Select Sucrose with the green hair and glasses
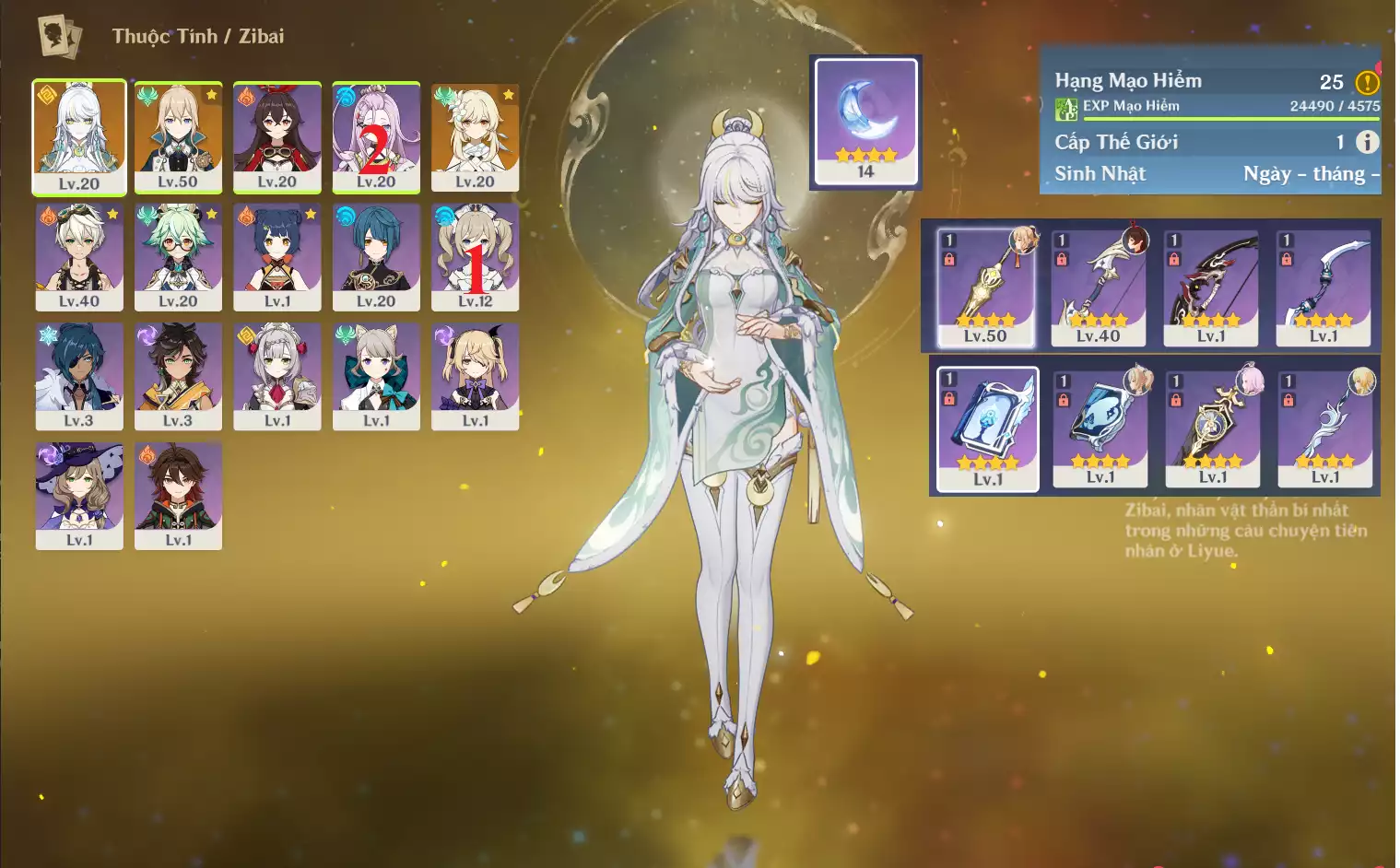Viewport: 1400px width, 868px height. pos(178,256)
